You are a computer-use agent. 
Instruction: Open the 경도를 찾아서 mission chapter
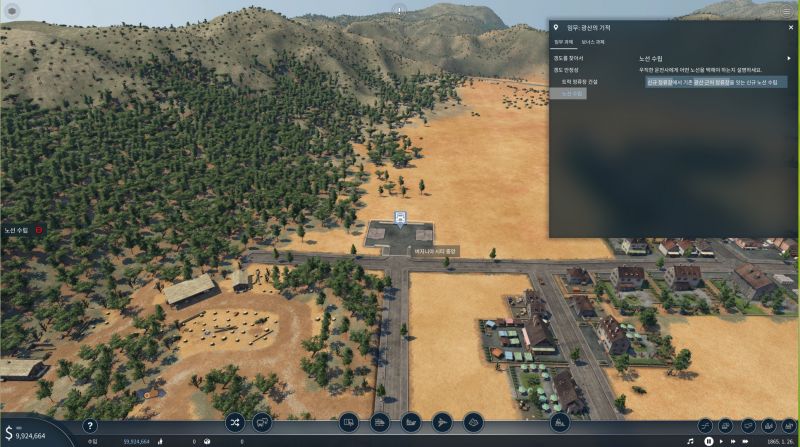tap(568, 58)
